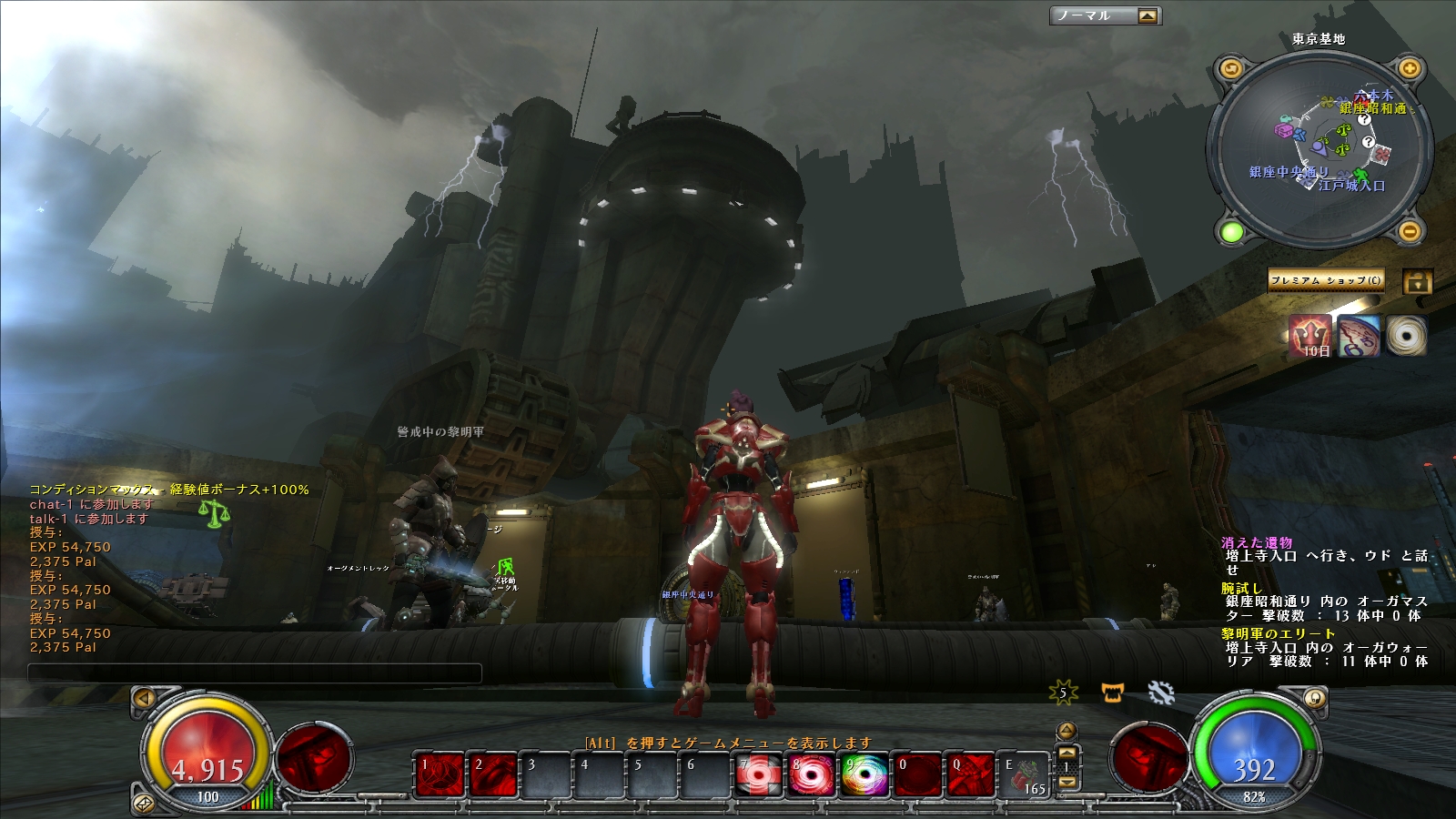Use the pink vortex skill in slot 8
The height and width of the screenshot is (819, 1456).
[812, 774]
